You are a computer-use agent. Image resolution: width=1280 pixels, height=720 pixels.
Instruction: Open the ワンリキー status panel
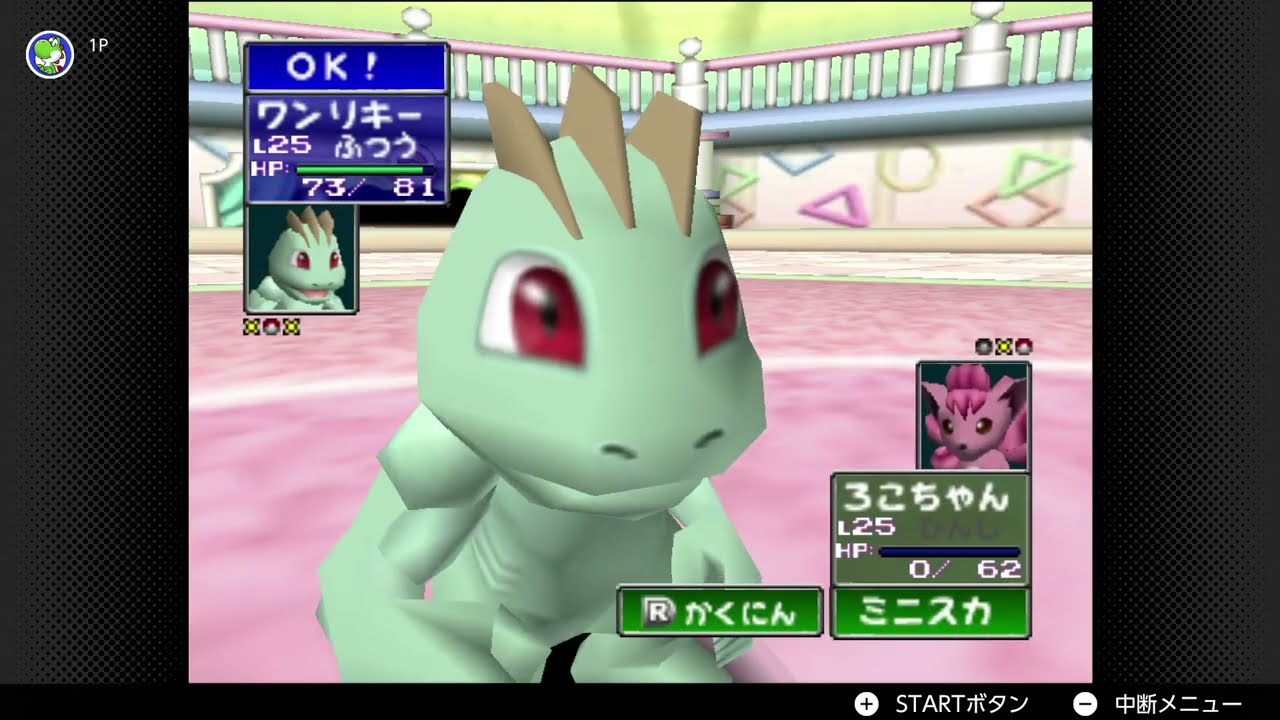click(x=346, y=149)
